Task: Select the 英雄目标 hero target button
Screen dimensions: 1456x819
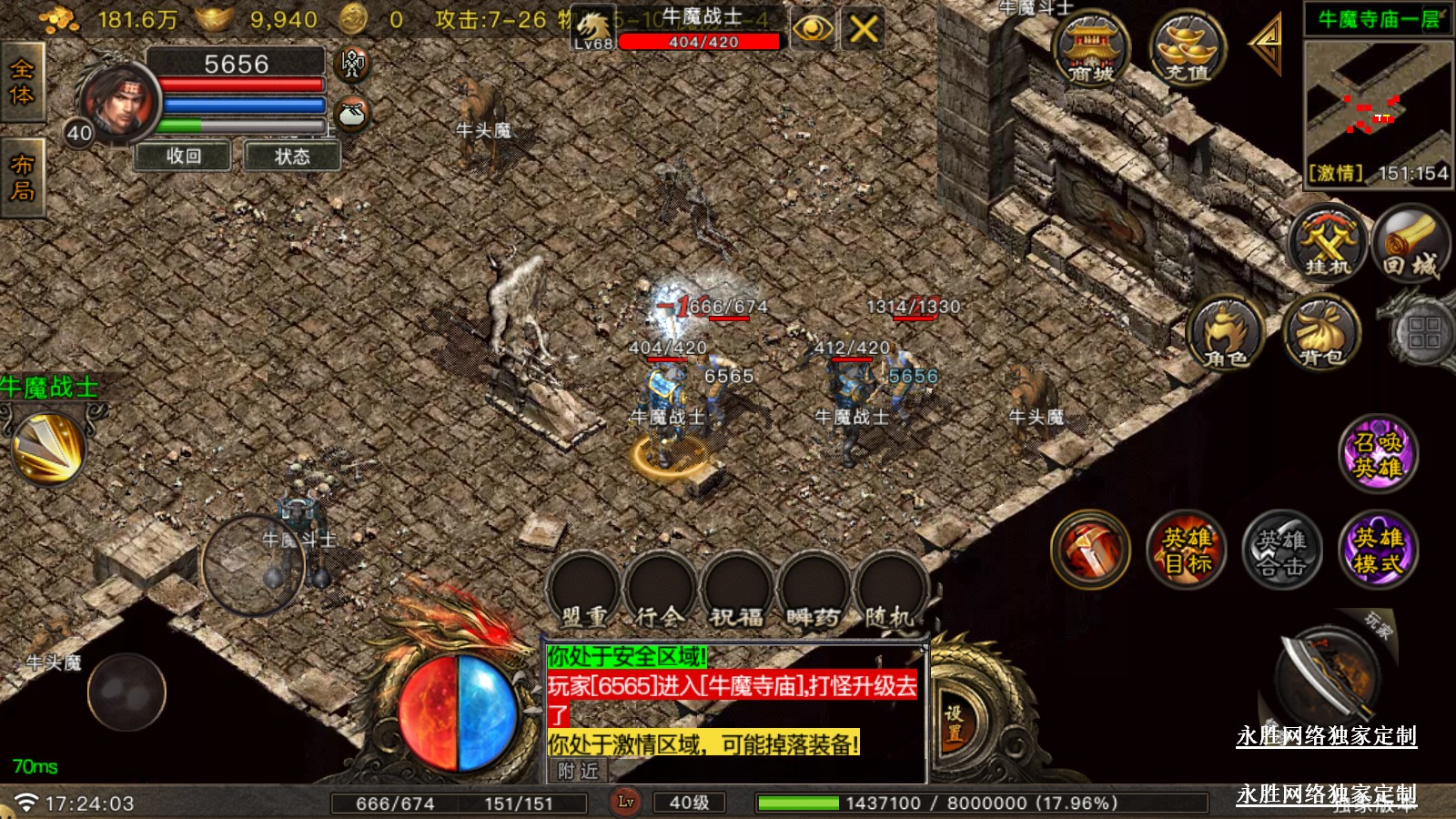Action: [1186, 550]
